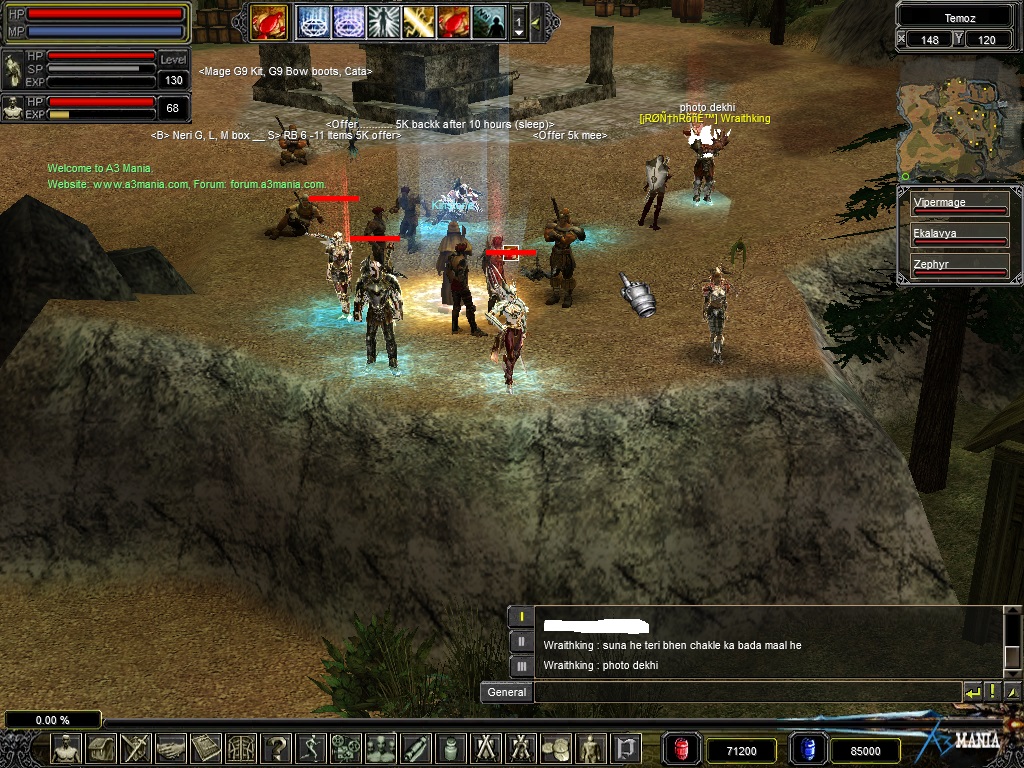The height and width of the screenshot is (768, 1024).
Task: Click the chat message input field
Action: [x=746, y=692]
